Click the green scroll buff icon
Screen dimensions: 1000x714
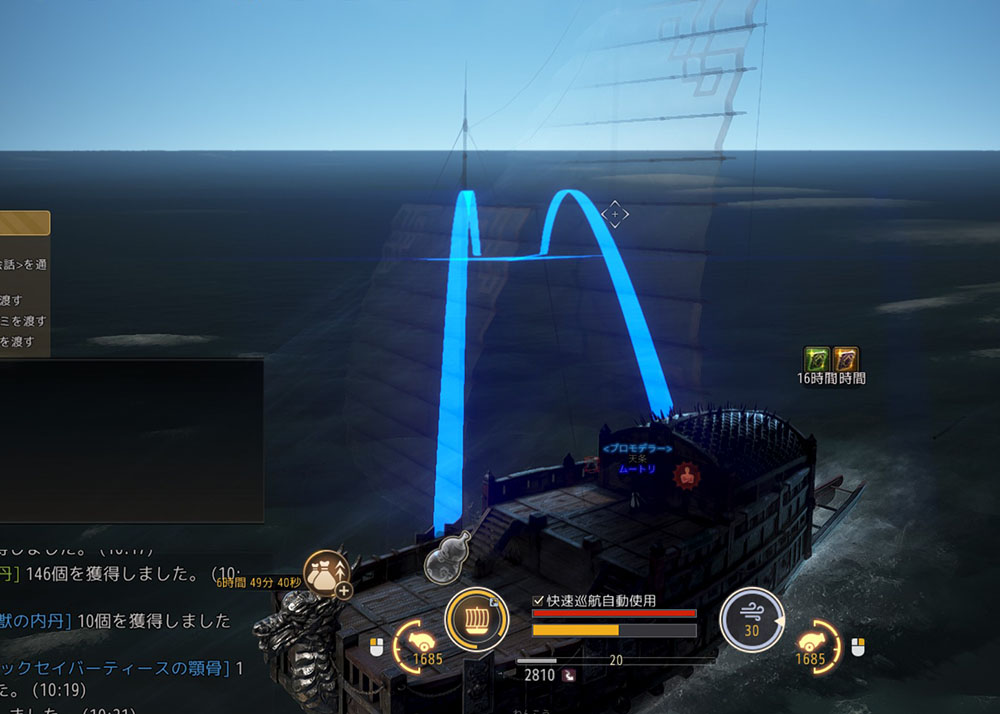(x=817, y=359)
